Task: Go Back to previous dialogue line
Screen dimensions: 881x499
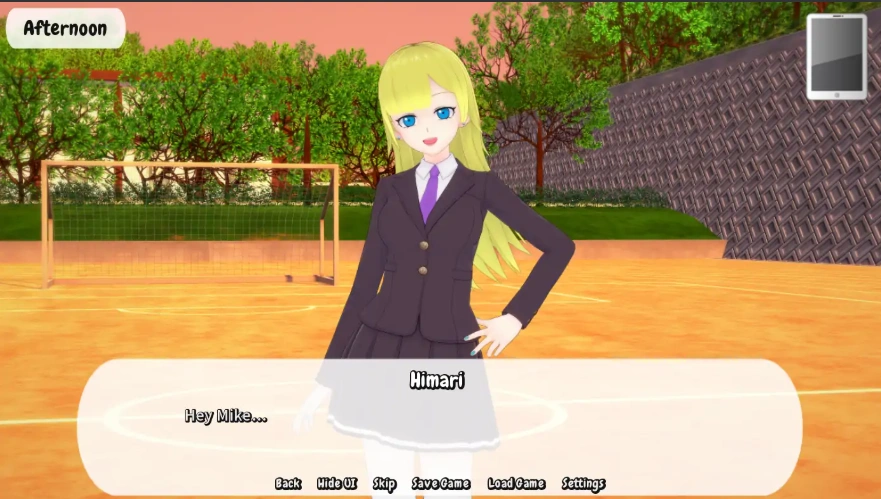Action: pyautogui.click(x=288, y=484)
